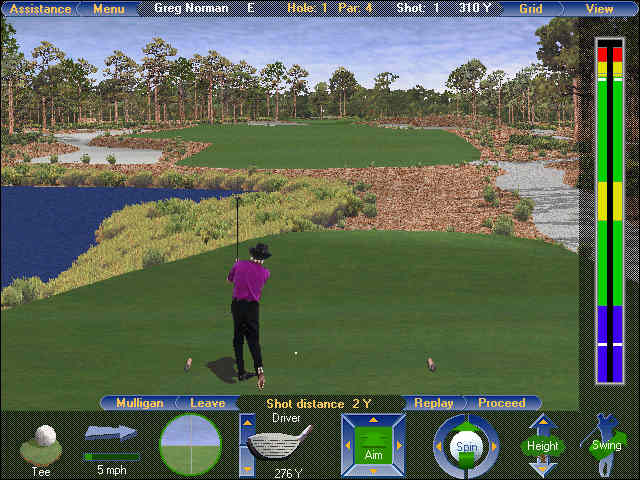The width and height of the screenshot is (640, 480).
Task: Choose Leave to exit the hole
Action: (x=207, y=403)
